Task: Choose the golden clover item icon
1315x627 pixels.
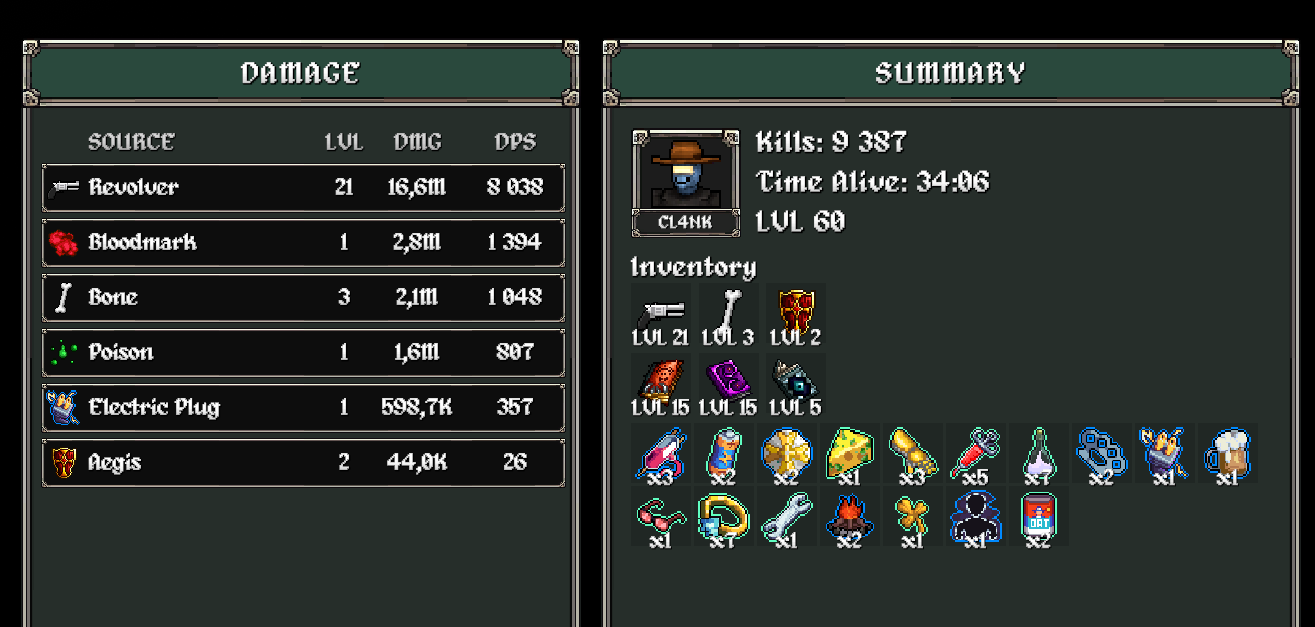Action: coord(910,518)
